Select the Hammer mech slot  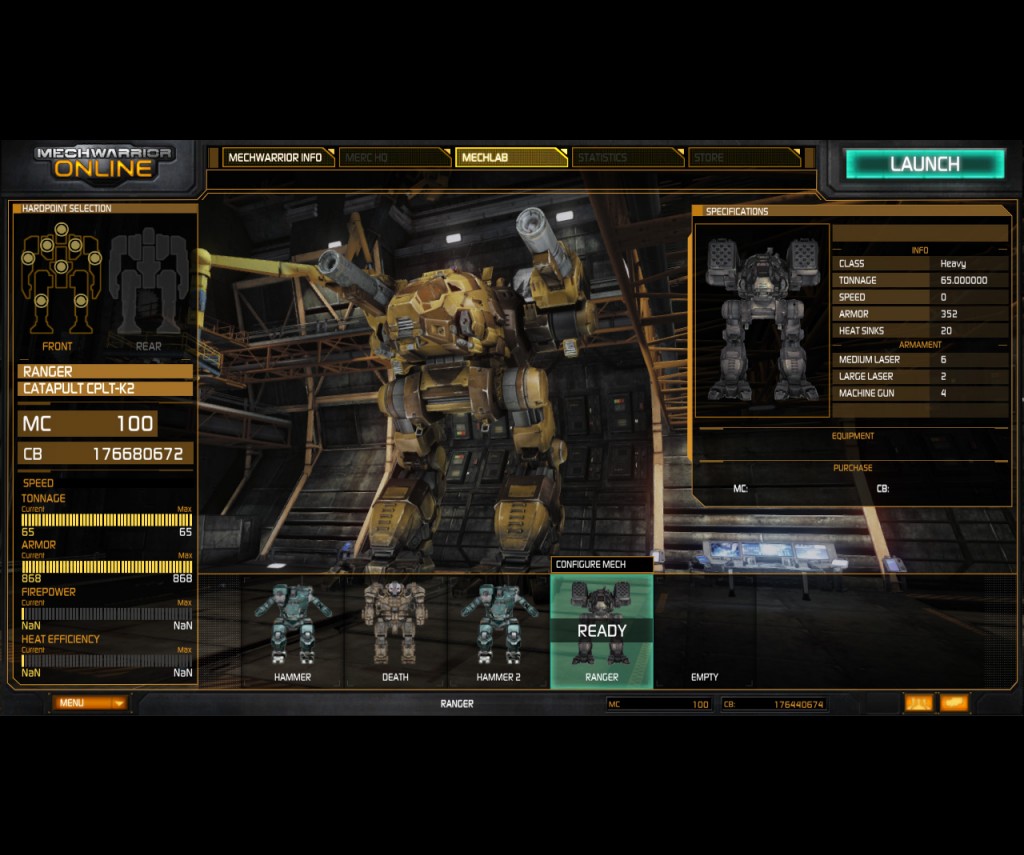292,630
